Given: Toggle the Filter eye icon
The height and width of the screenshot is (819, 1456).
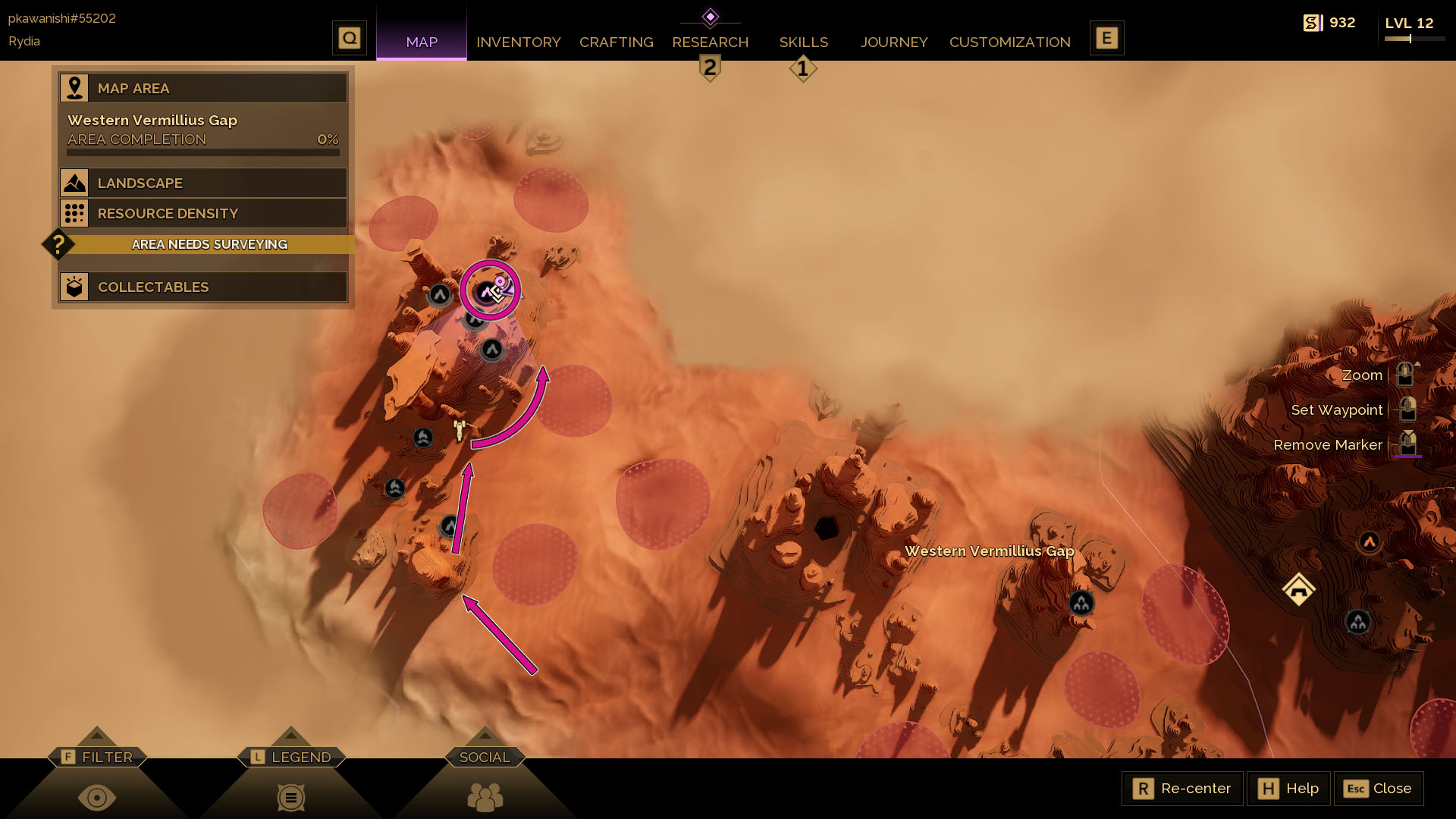Looking at the screenshot, I should coord(97,798).
